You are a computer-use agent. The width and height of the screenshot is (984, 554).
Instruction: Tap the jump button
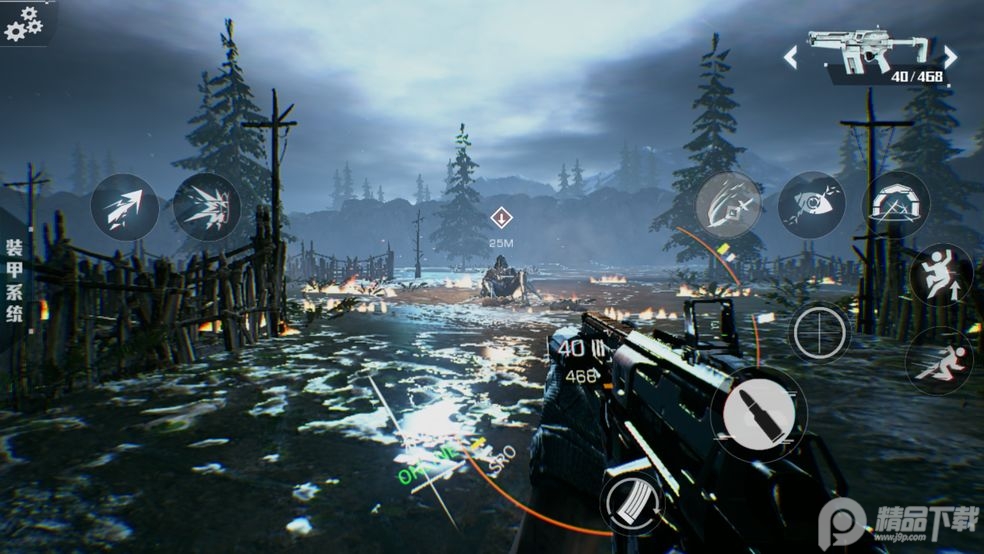[x=941, y=275]
